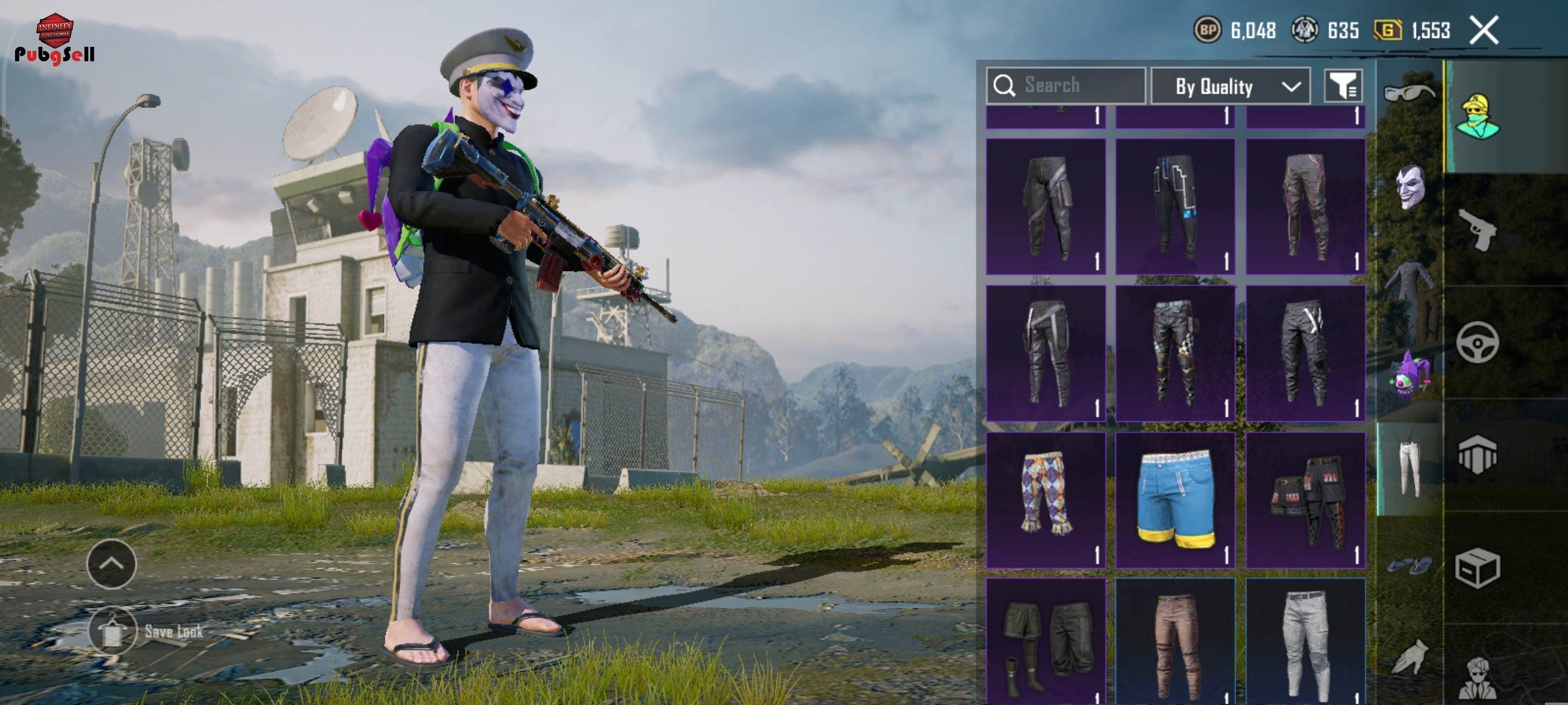Switch to the glasses equipment slot
This screenshot has width=1568, height=705.
pyautogui.click(x=1408, y=92)
